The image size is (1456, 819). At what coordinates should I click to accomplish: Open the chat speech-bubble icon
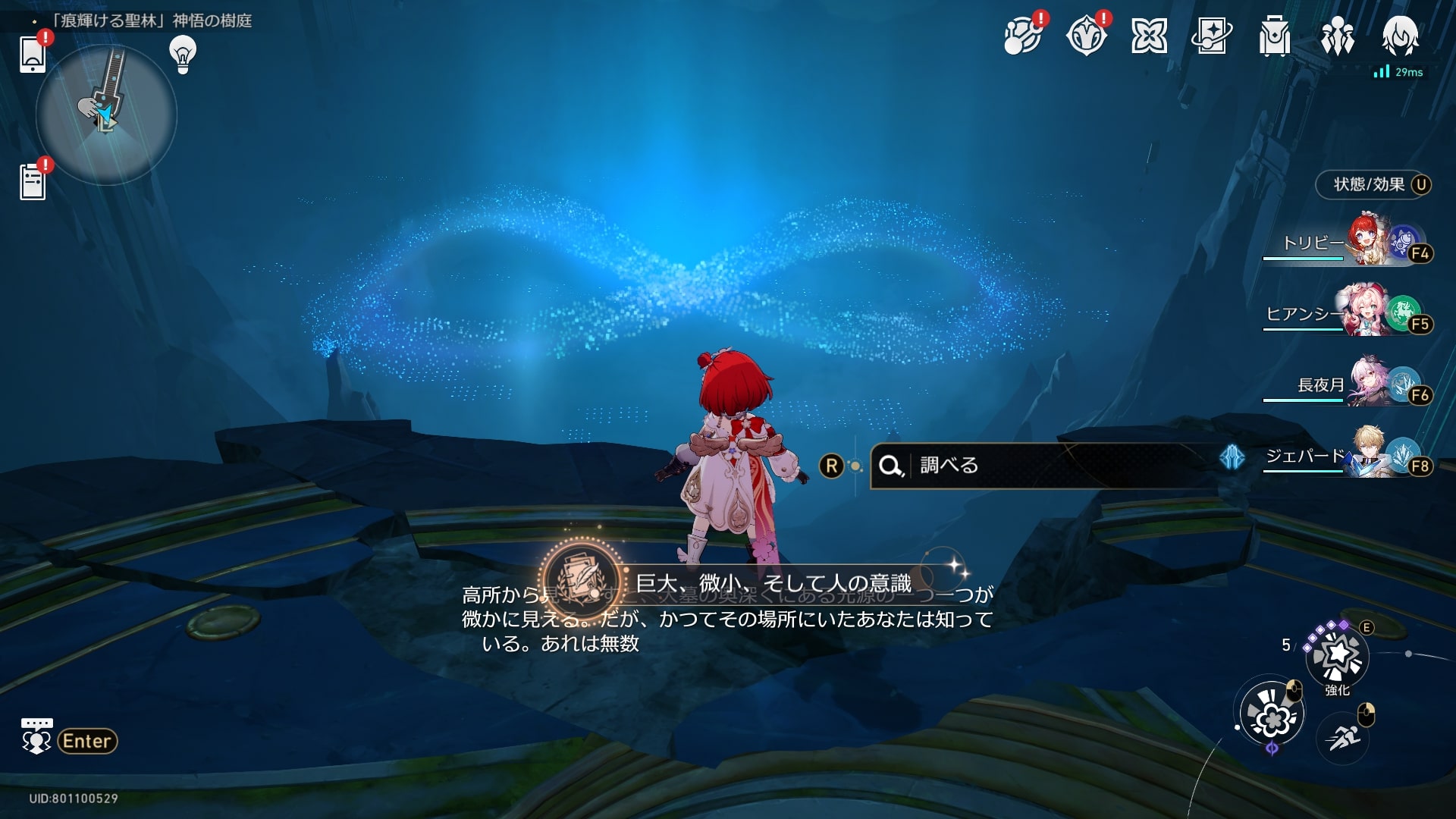[x=36, y=736]
